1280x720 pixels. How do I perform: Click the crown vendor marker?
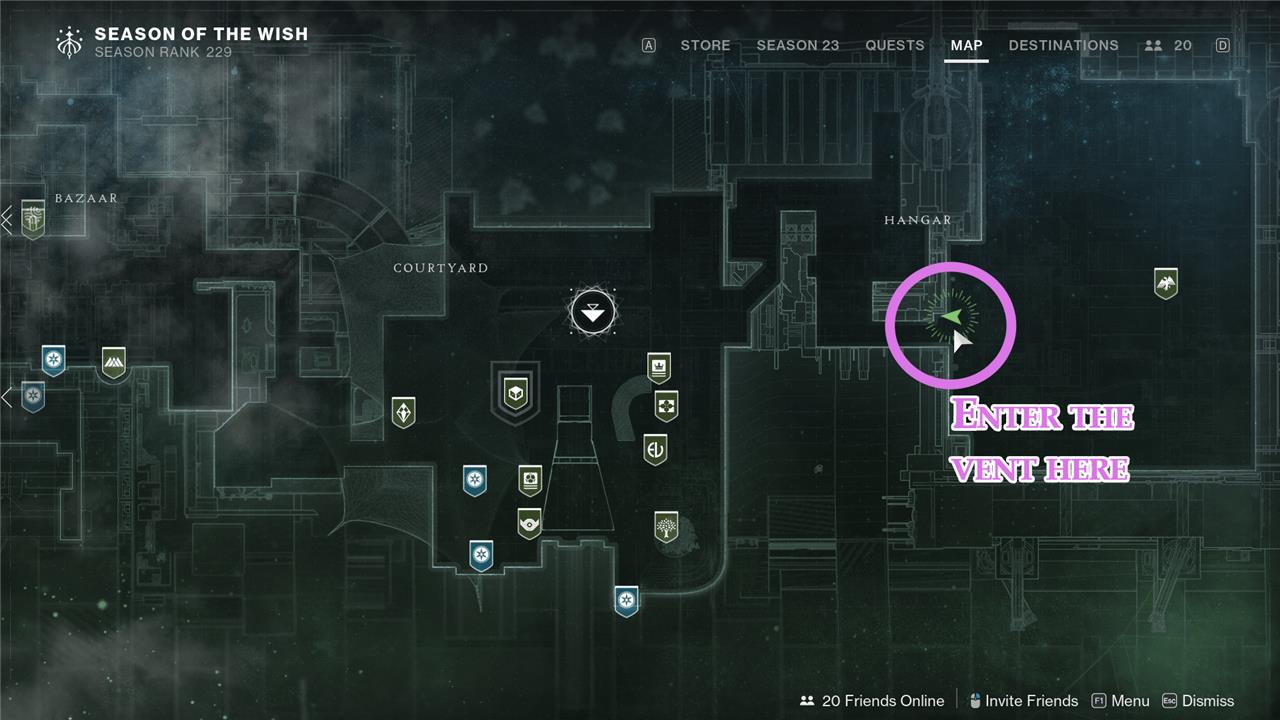pyautogui.click(x=658, y=367)
